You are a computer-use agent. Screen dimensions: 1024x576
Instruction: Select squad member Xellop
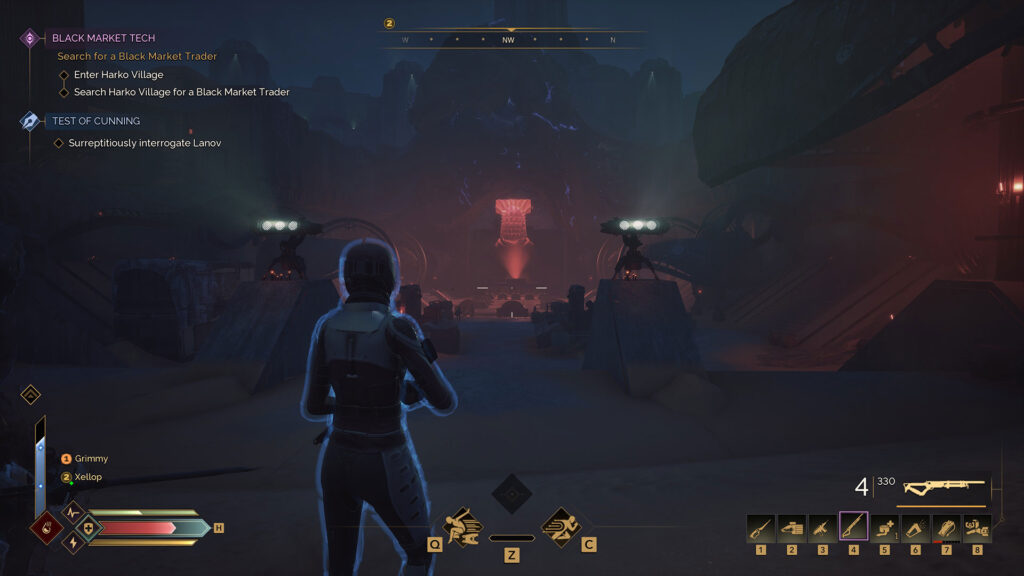click(87, 477)
